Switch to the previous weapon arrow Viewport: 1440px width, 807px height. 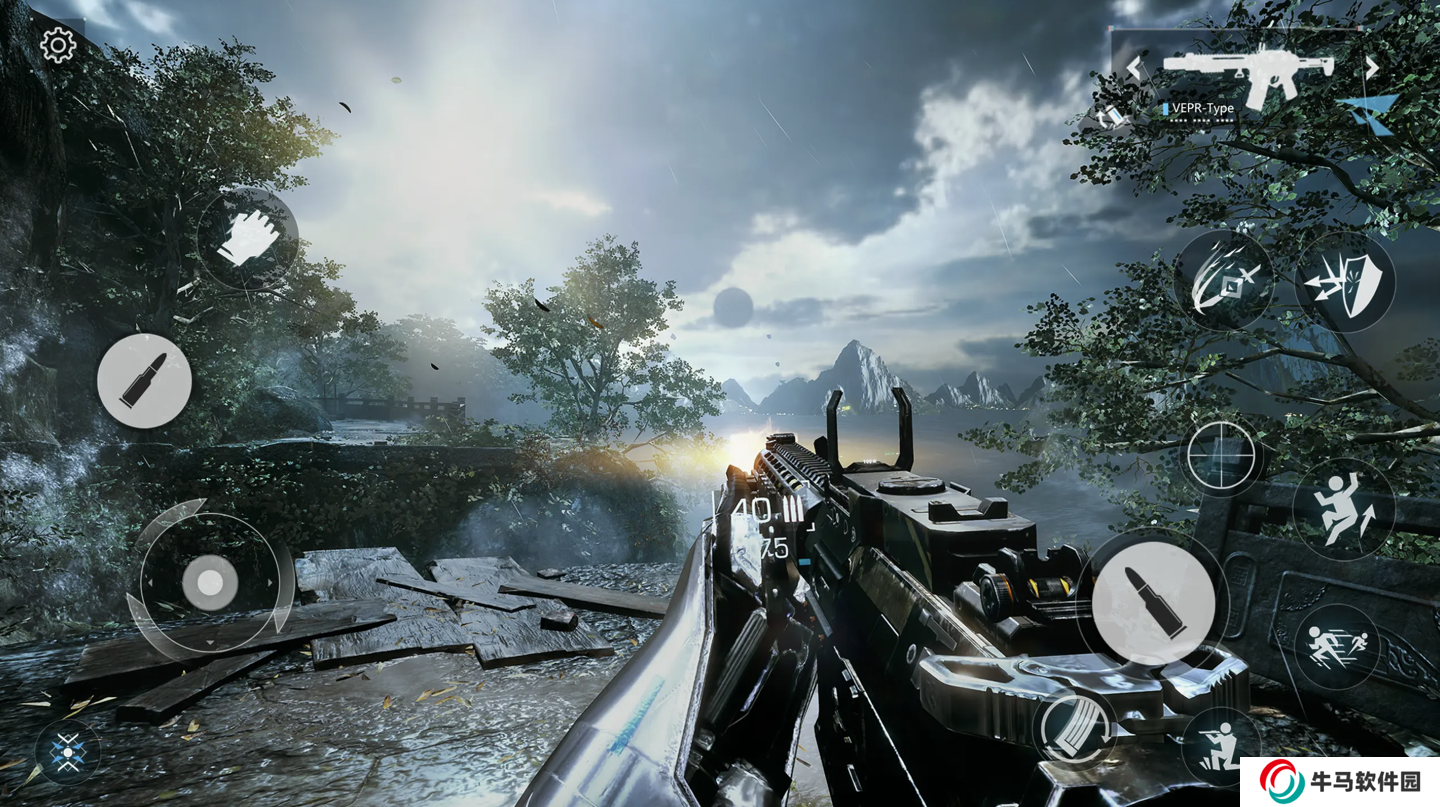coord(1134,68)
